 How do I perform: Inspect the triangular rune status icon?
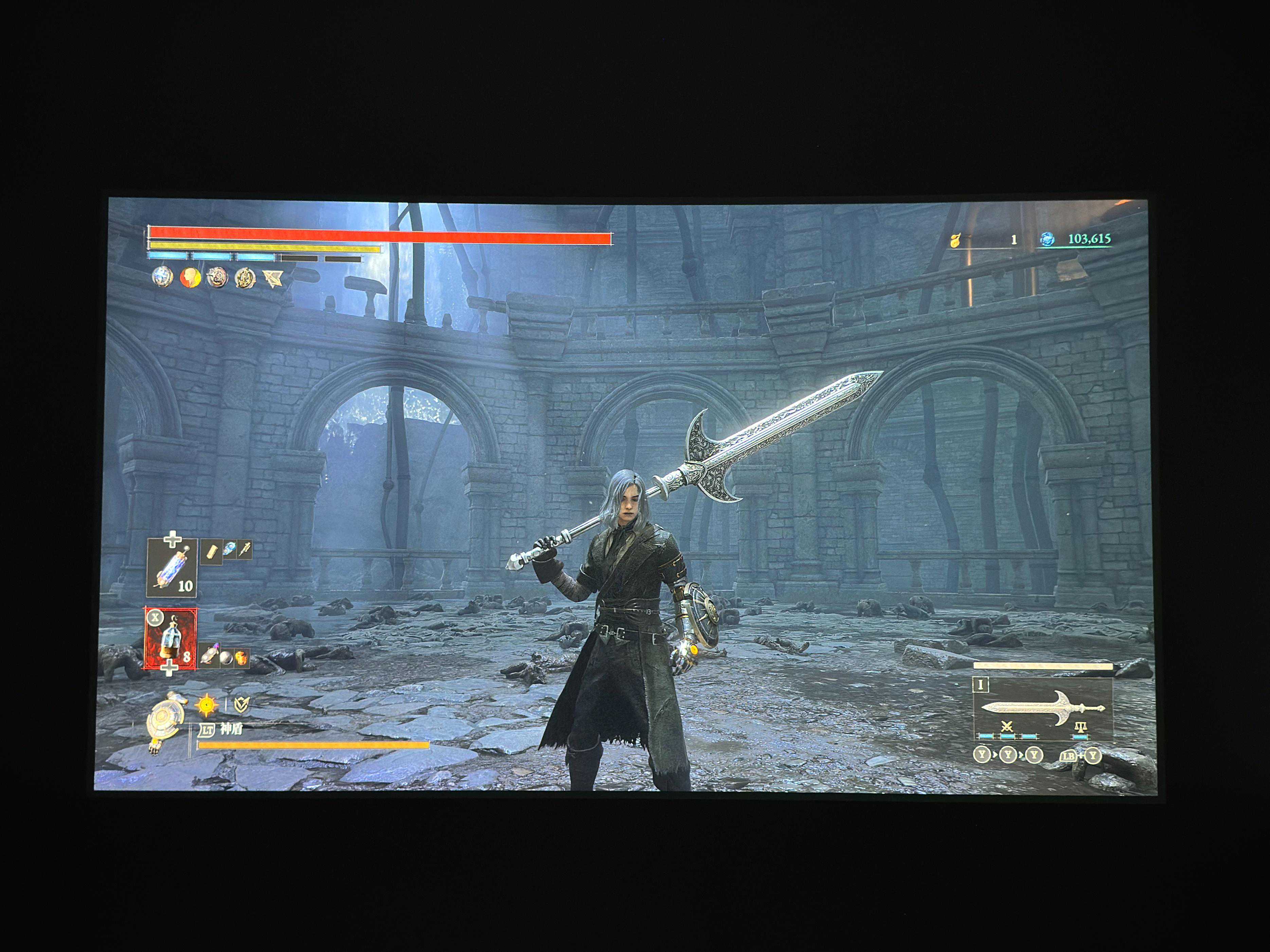point(273,279)
